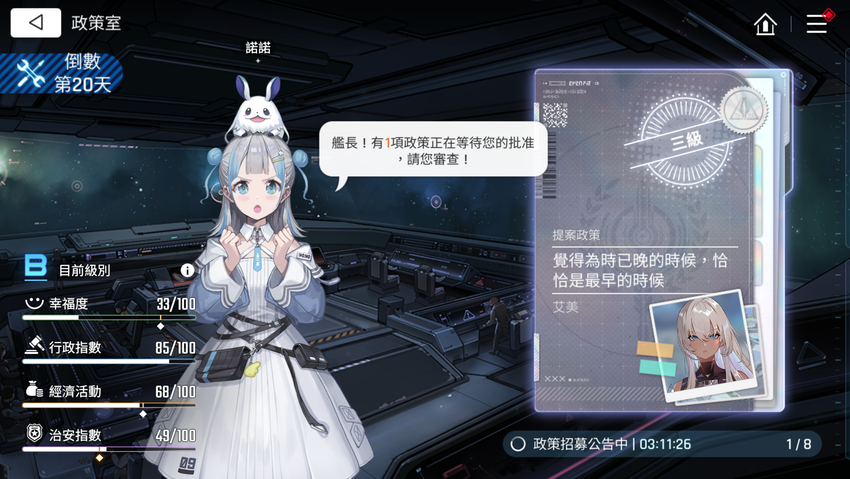850x479 pixels.
Task: Review 艾美's proposed policy card
Action: (657, 240)
